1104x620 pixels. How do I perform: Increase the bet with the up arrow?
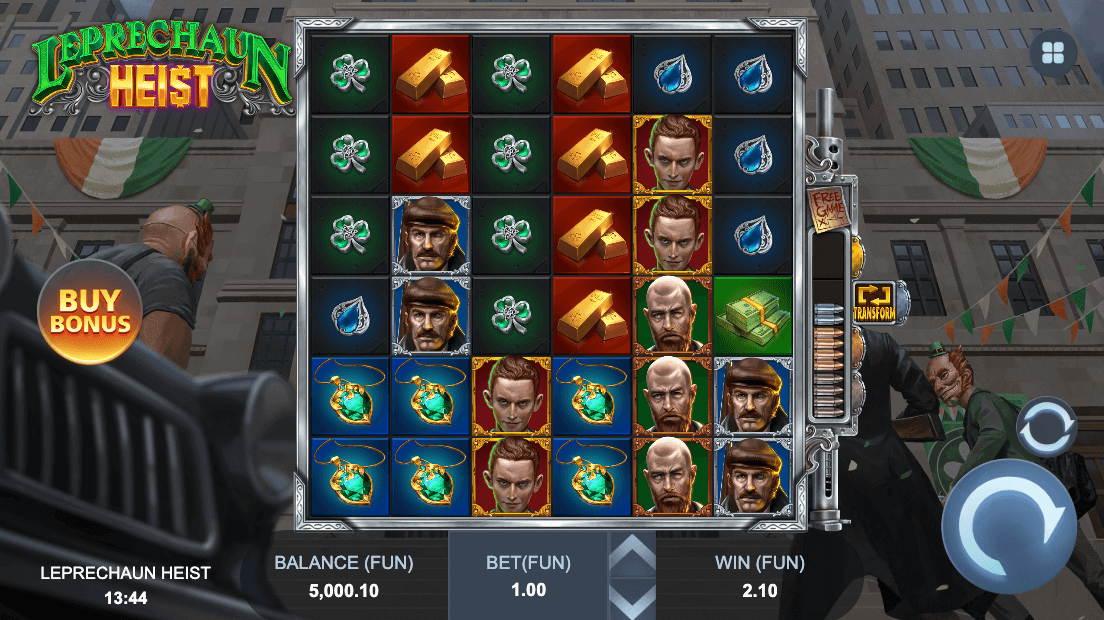632,553
